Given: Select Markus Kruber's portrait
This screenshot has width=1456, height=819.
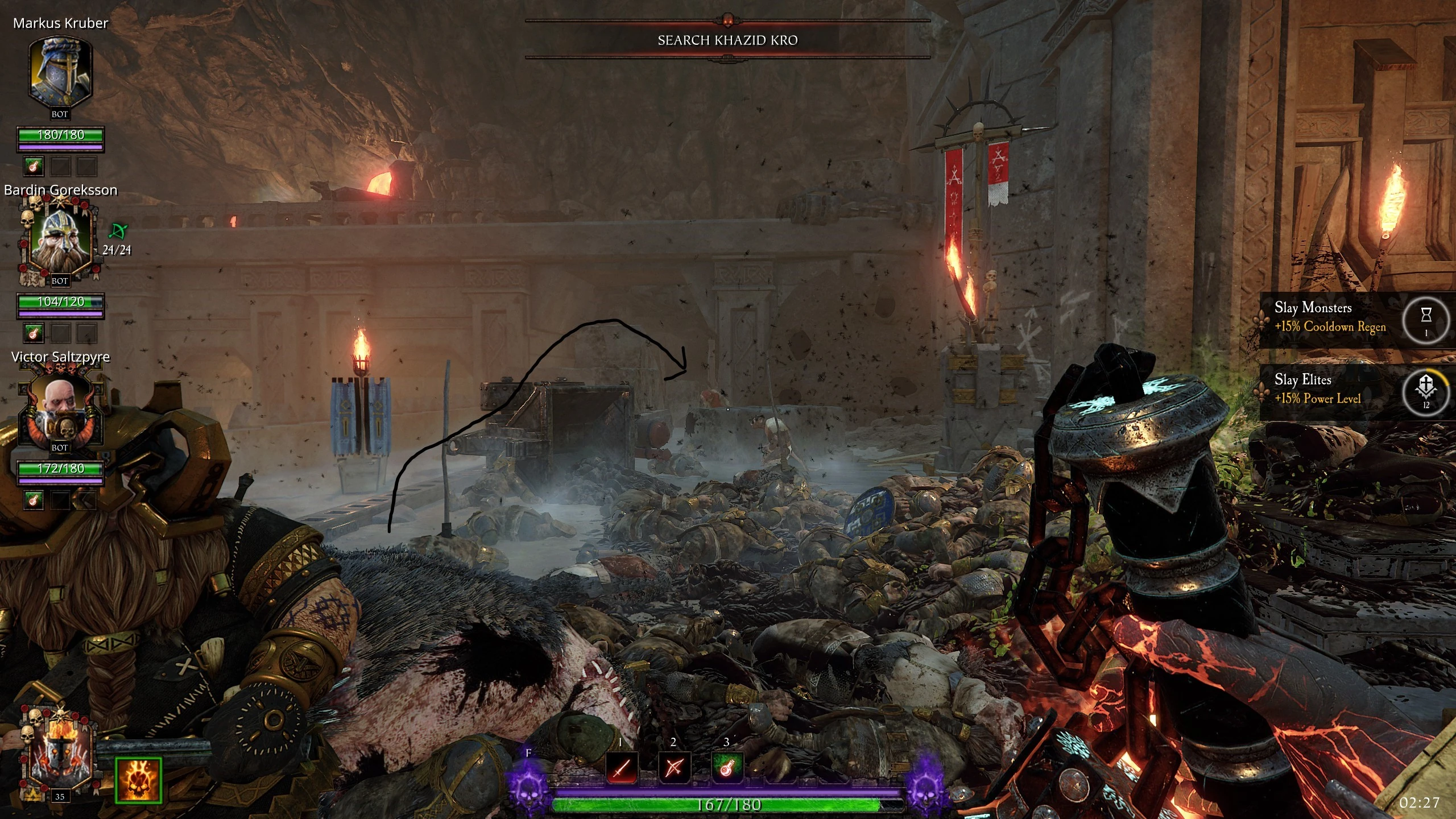Looking at the screenshot, I should tap(60, 72).
